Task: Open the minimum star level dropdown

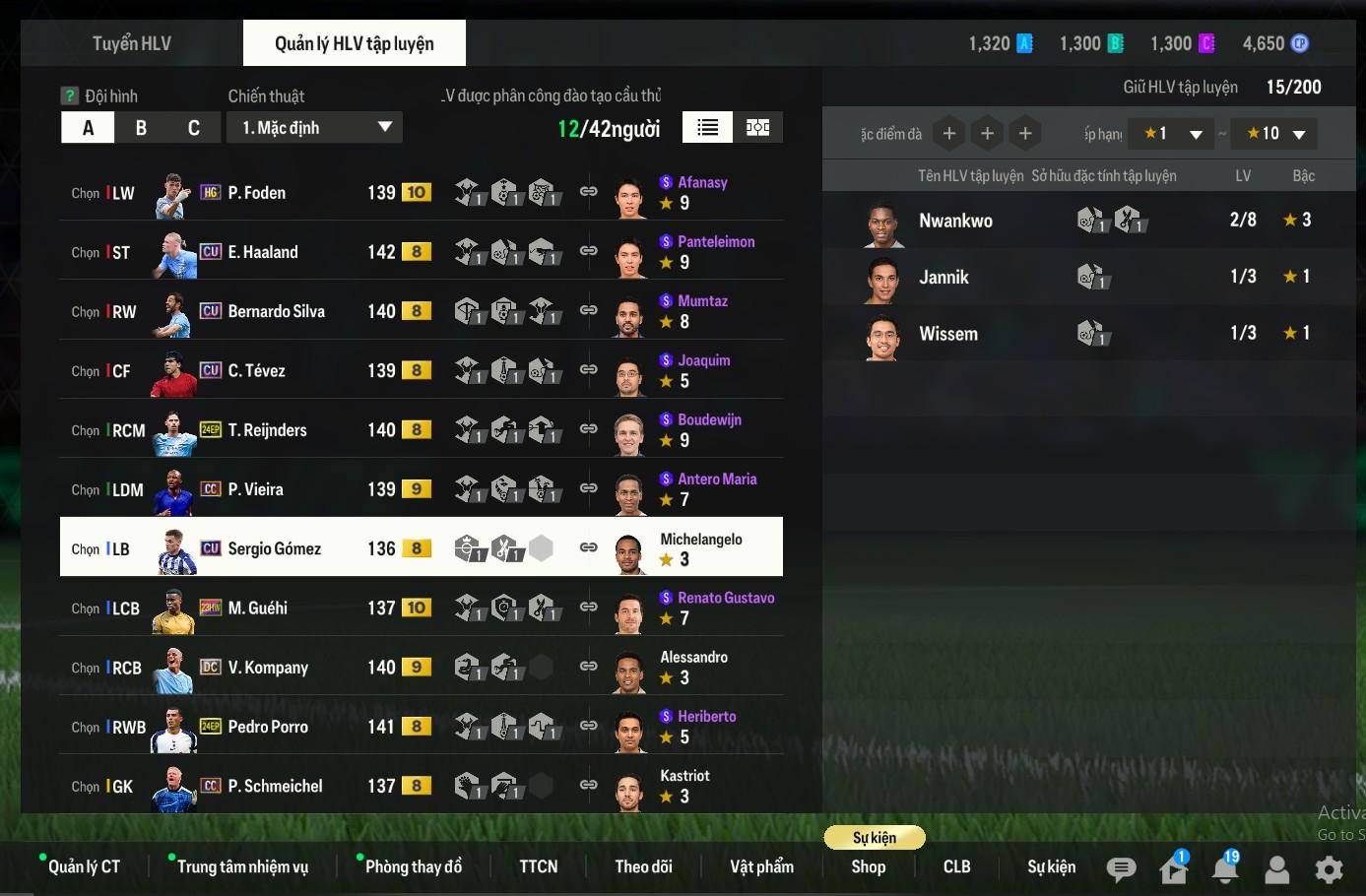Action: click(x=1172, y=134)
